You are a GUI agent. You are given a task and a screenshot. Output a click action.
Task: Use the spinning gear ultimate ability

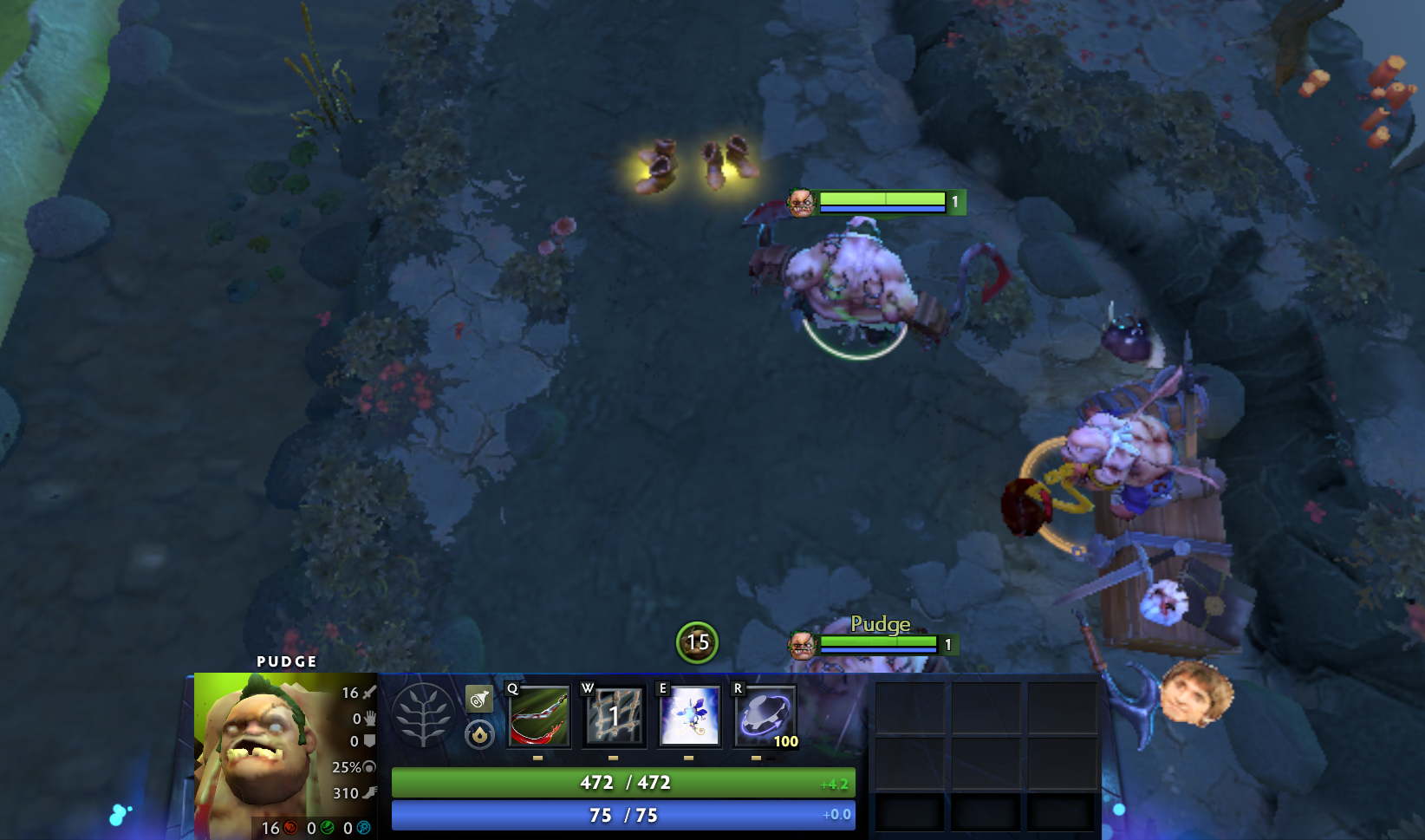point(765,716)
